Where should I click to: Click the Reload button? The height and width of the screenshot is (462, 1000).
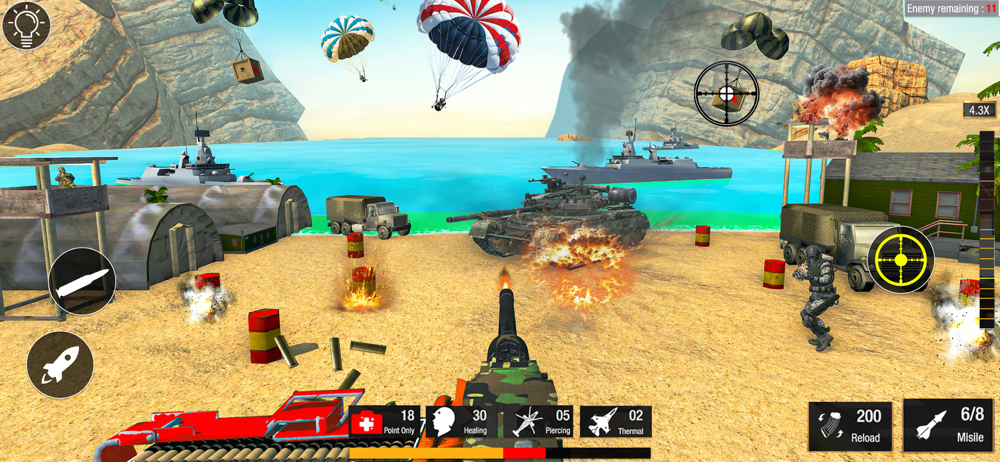[851, 426]
